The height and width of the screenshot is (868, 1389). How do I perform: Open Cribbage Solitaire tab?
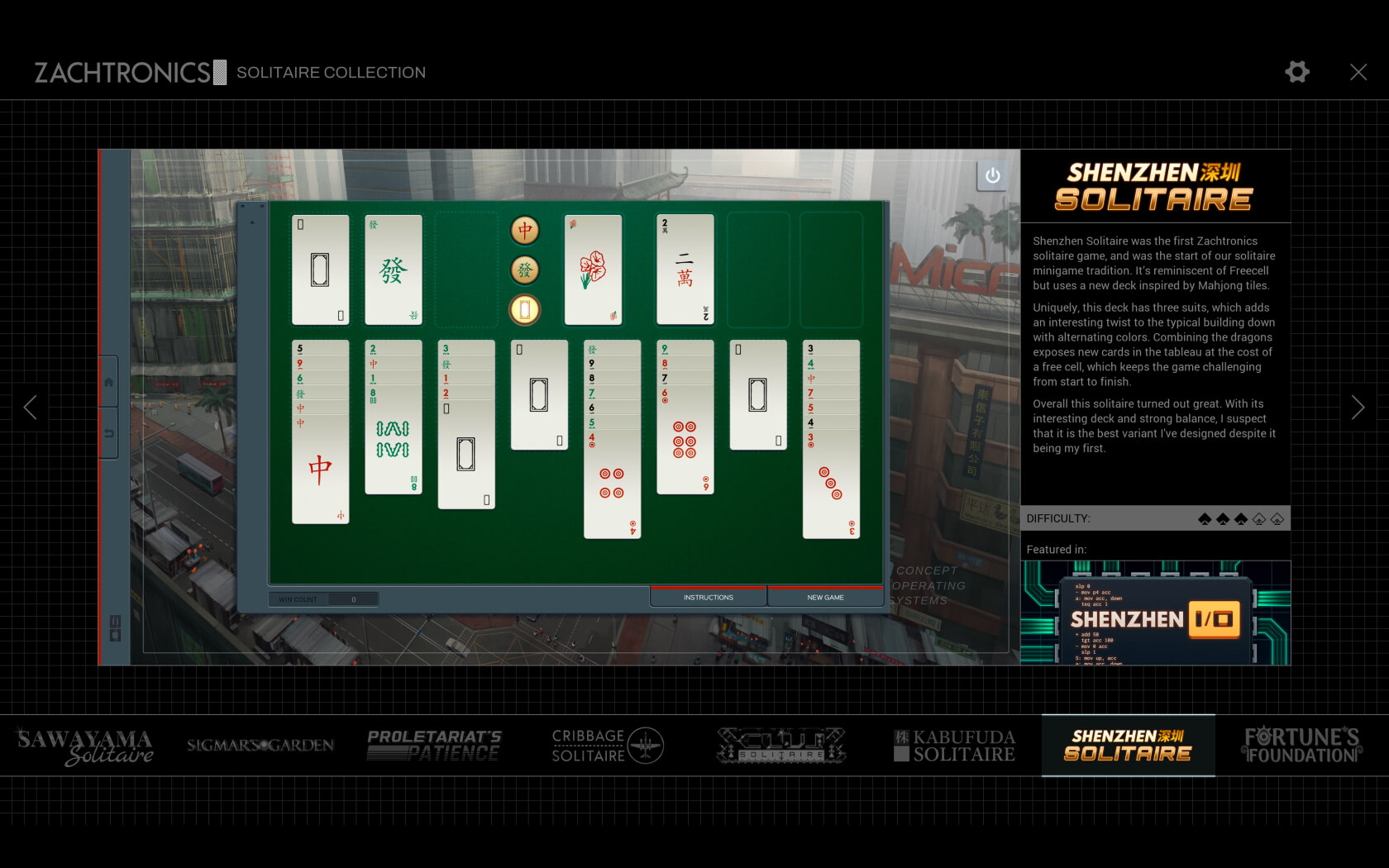tap(607, 746)
